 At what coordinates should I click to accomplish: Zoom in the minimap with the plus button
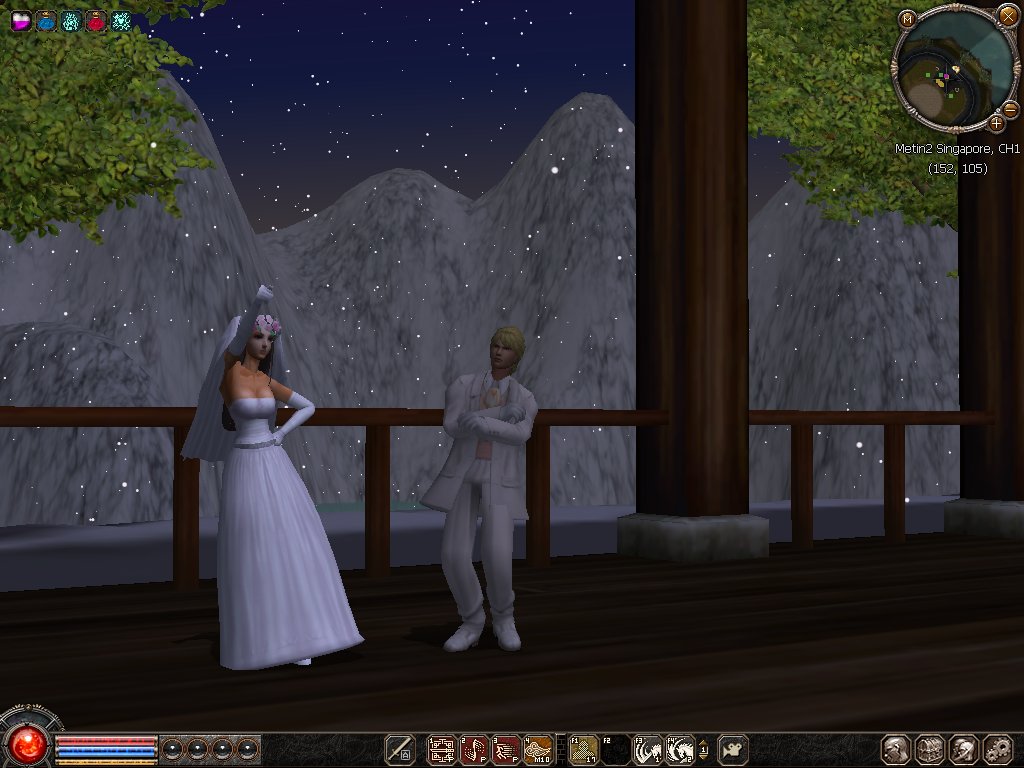(996, 123)
